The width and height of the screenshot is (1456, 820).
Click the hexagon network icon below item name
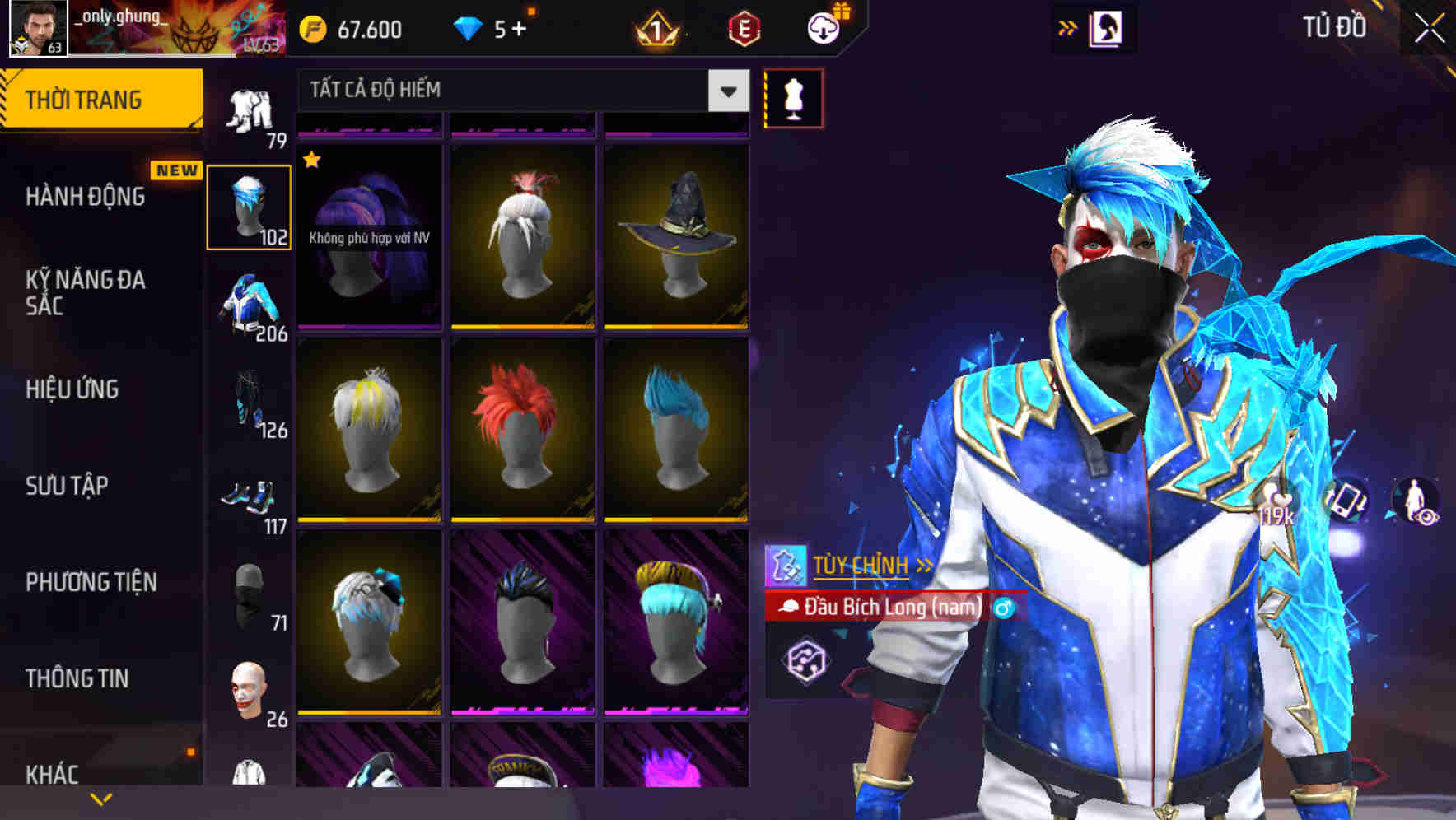pos(805,660)
